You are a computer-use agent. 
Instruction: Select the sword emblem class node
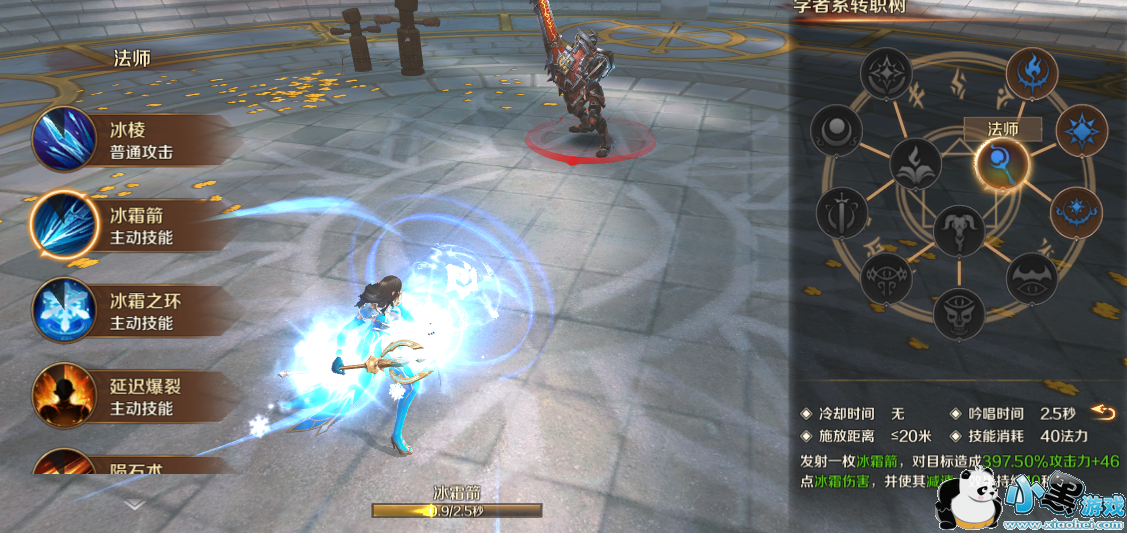click(840, 213)
